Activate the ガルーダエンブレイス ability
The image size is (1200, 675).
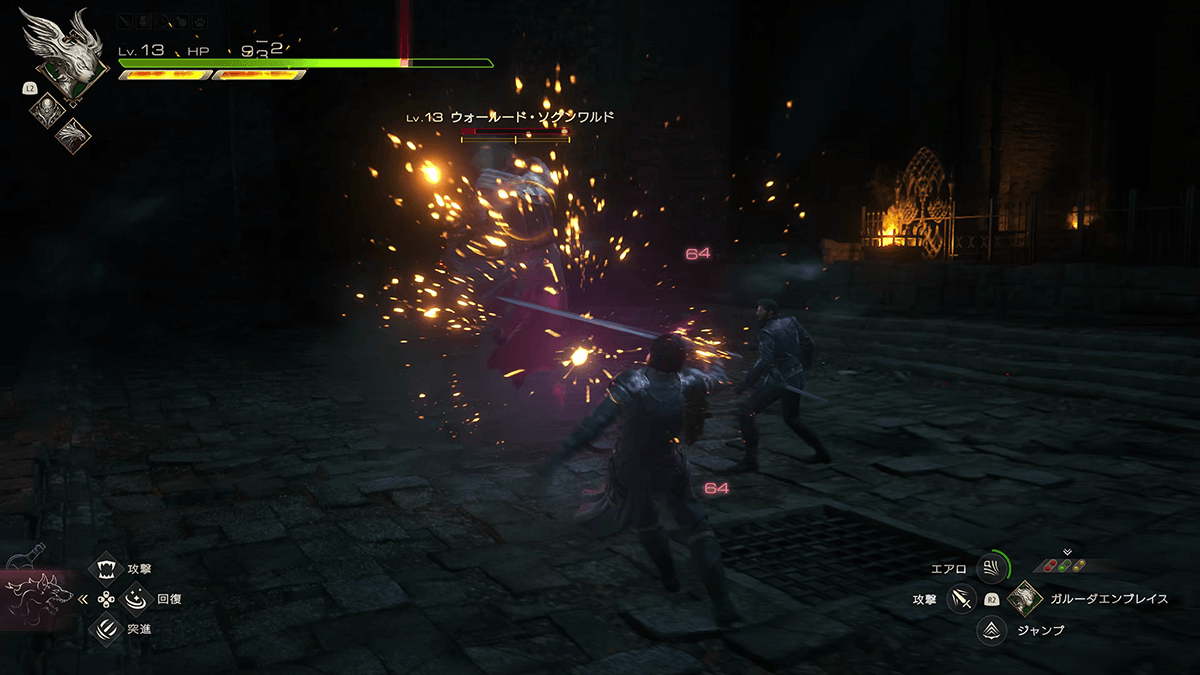click(x=1024, y=599)
